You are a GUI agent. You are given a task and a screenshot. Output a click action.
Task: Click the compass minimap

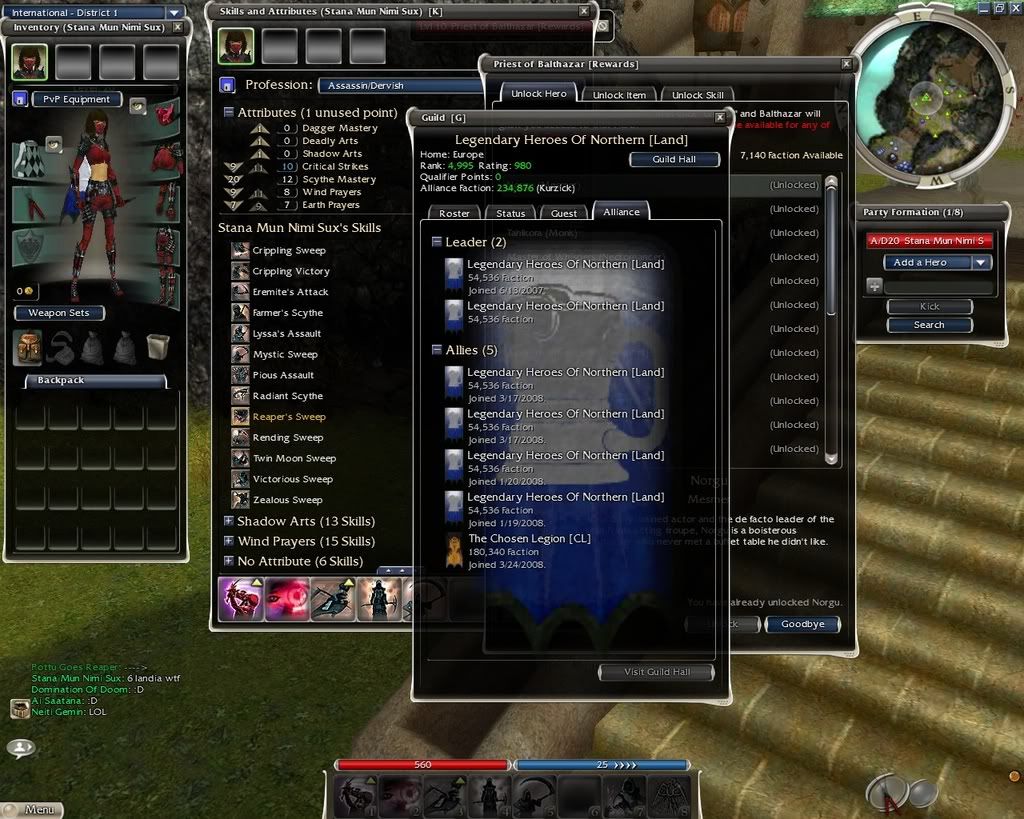[929, 95]
